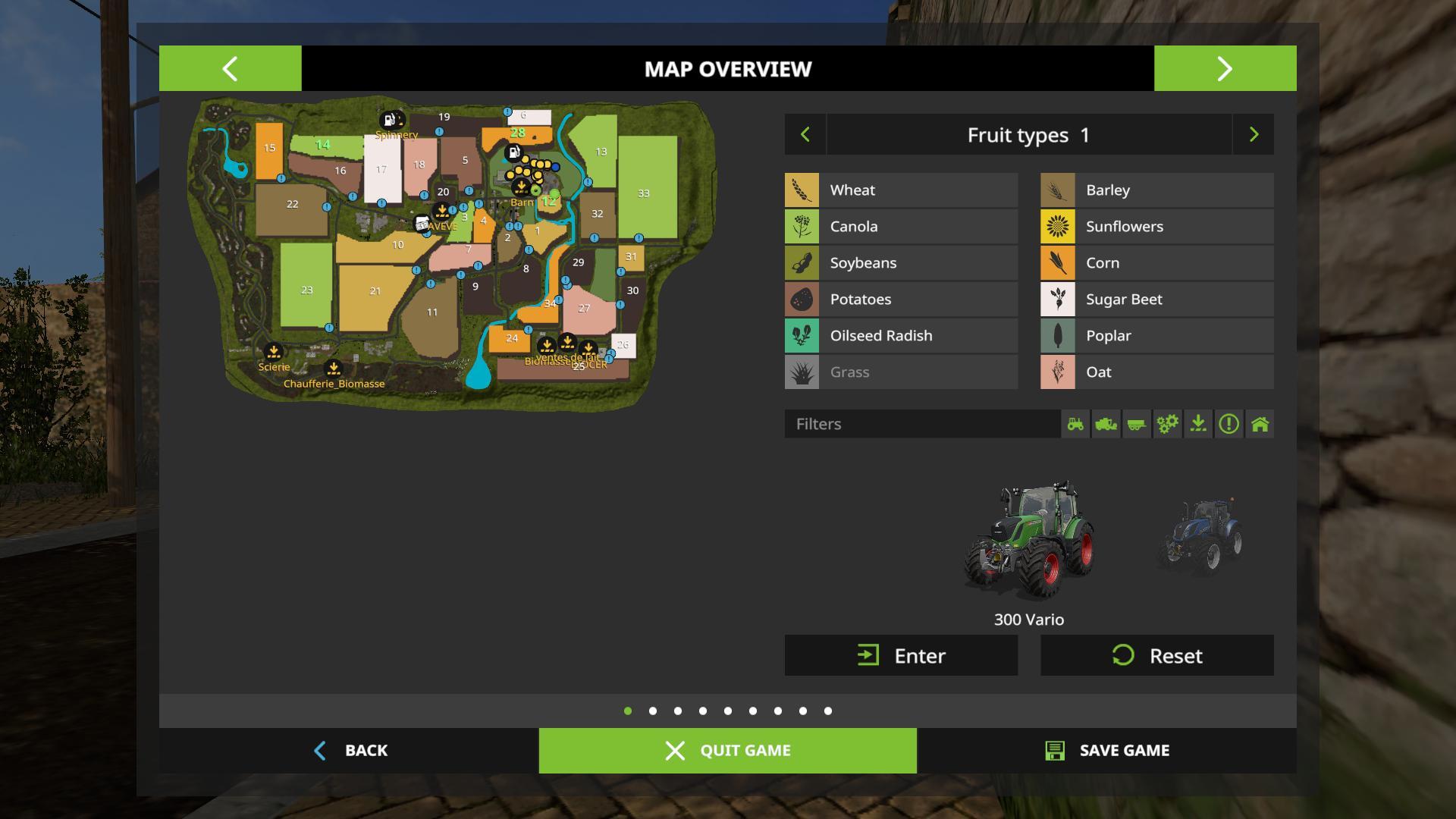This screenshot has width=1456, height=819.
Task: Quit the game
Action: pos(727,750)
